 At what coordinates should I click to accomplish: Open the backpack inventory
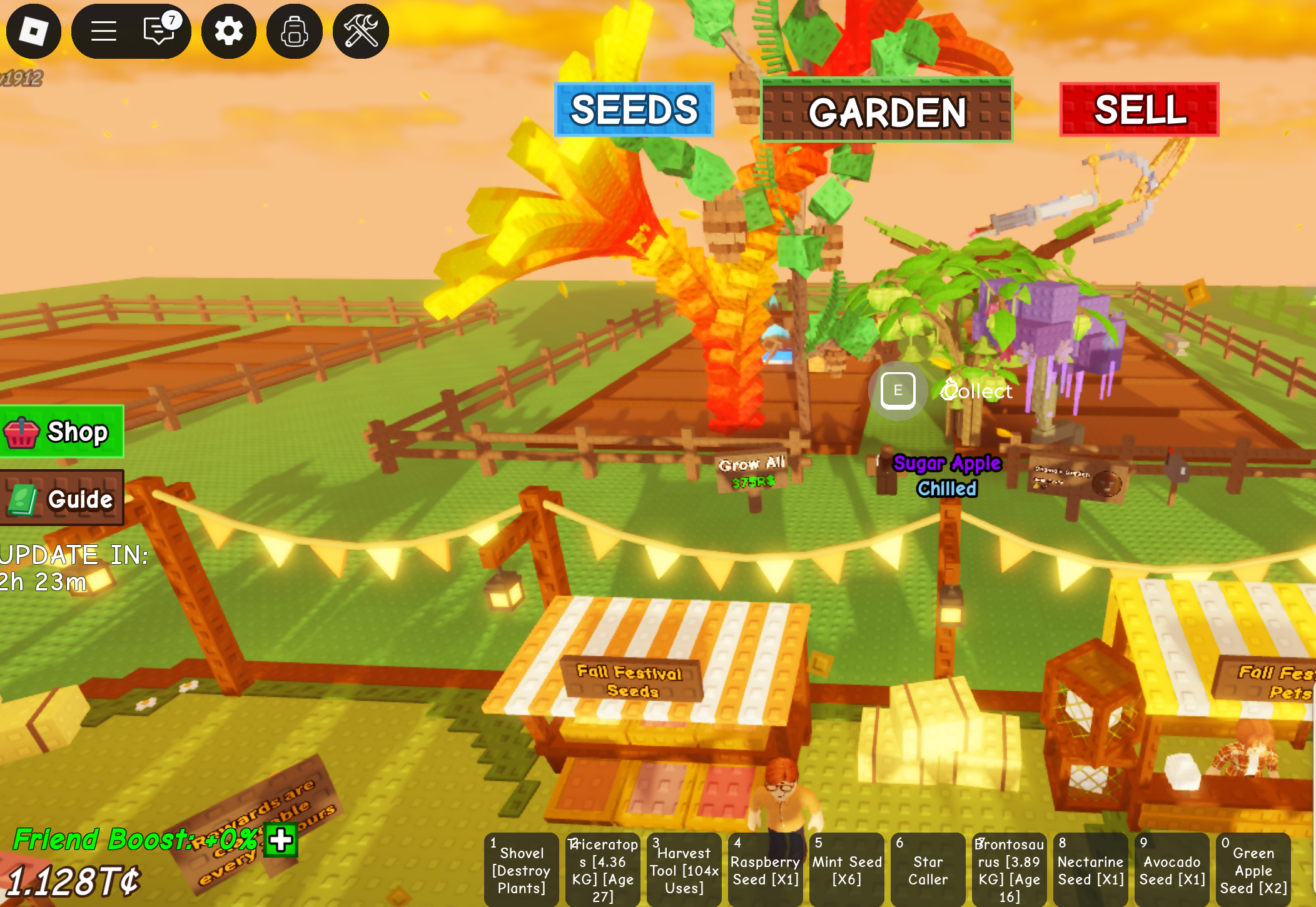294,31
